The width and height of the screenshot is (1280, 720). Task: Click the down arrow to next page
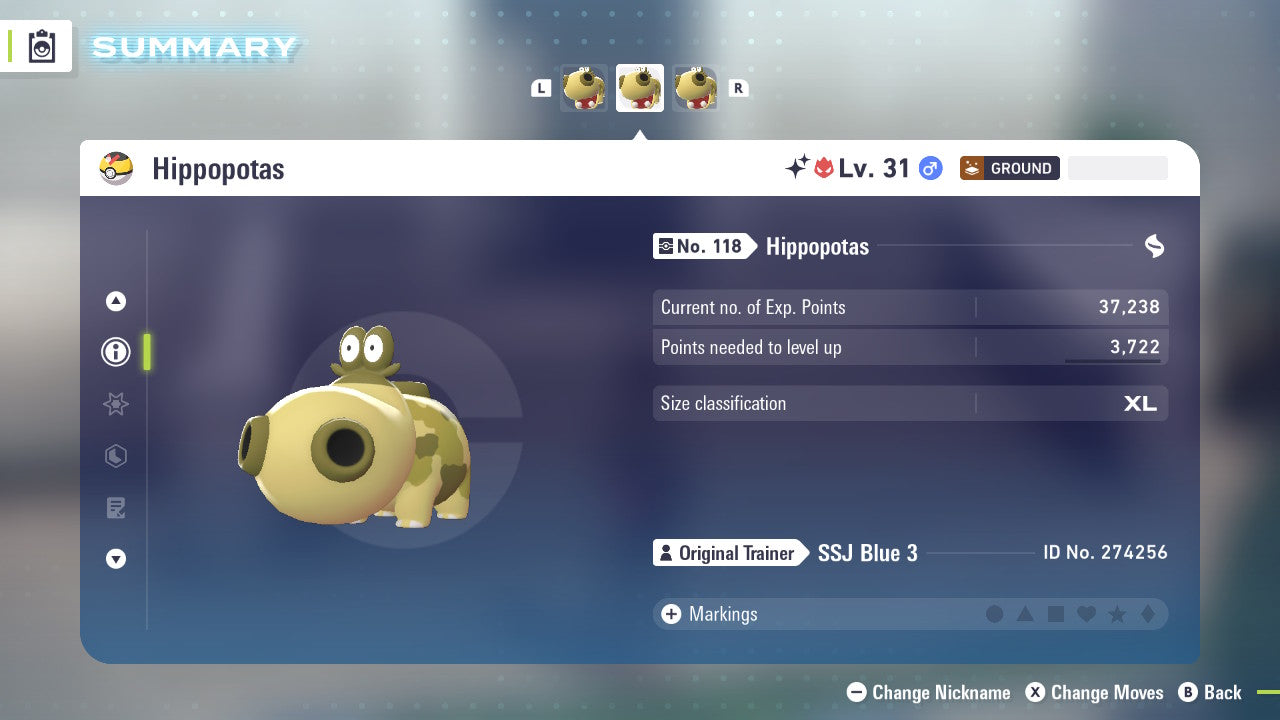coord(116,559)
